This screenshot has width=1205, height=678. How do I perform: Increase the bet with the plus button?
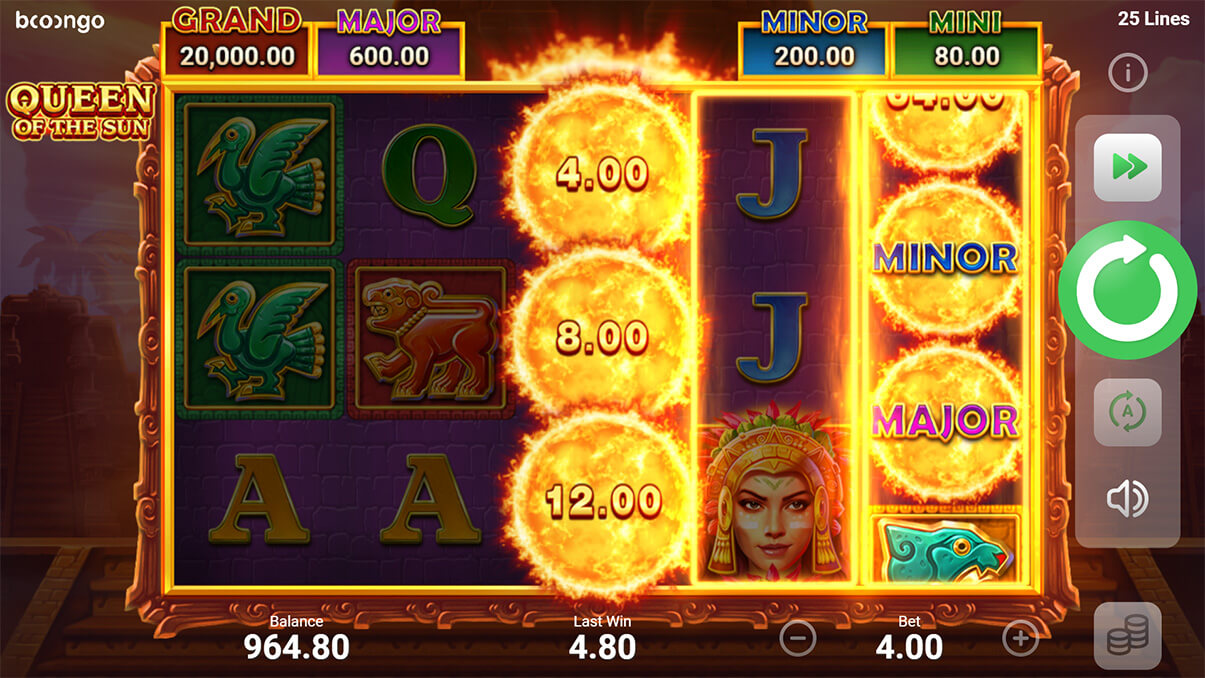[1020, 638]
